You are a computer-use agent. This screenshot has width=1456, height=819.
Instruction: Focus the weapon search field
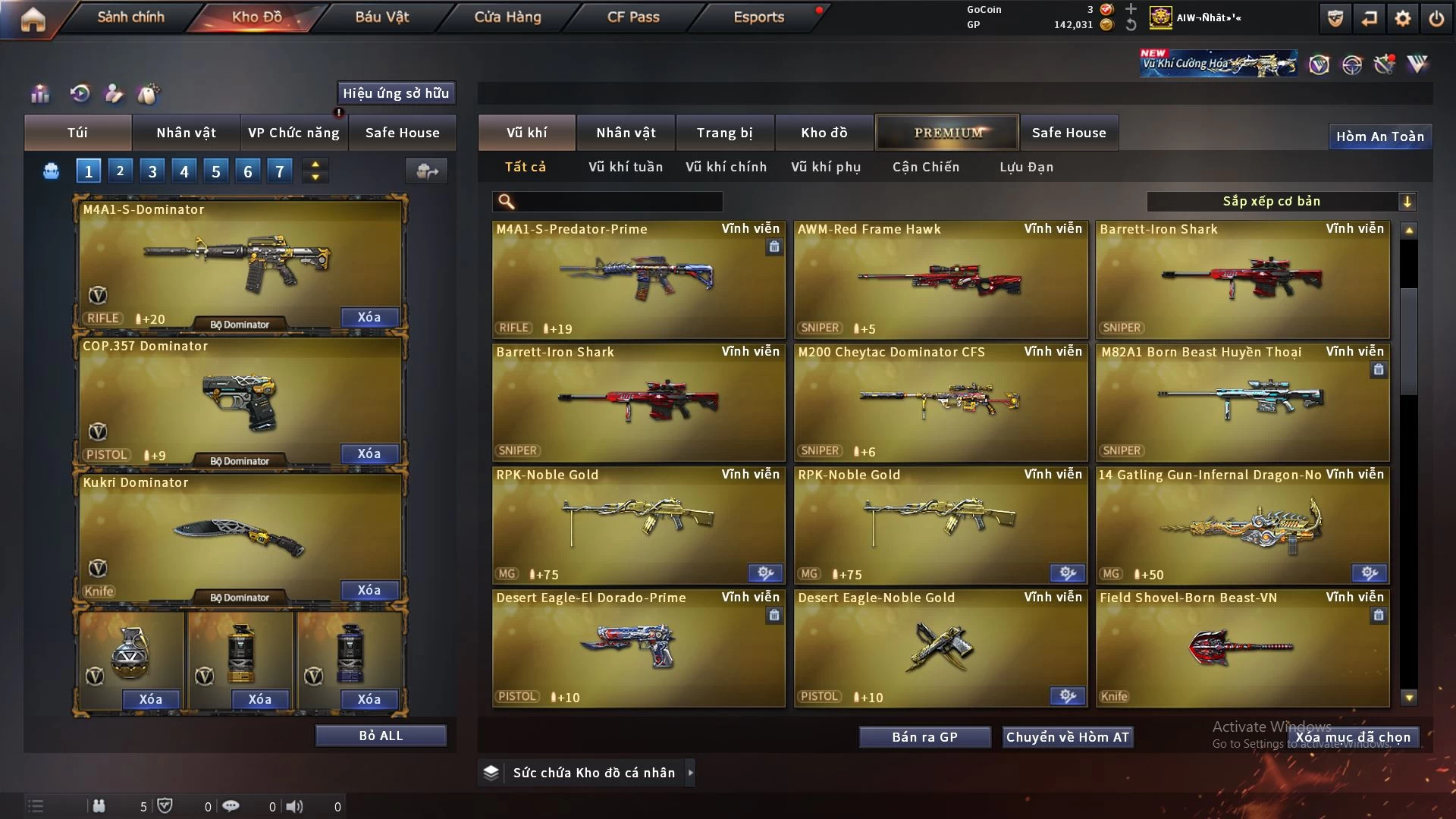[618, 202]
